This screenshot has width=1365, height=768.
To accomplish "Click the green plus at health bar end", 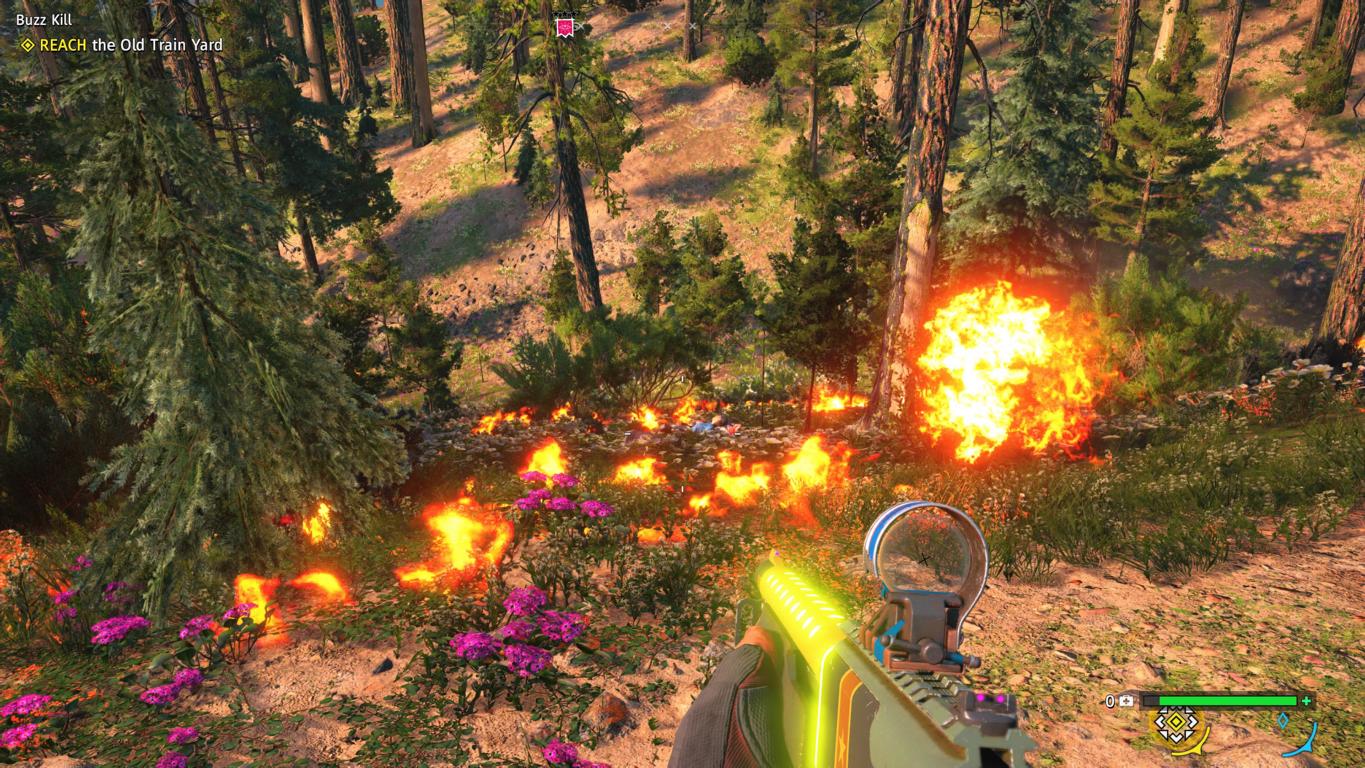I will tap(1306, 701).
